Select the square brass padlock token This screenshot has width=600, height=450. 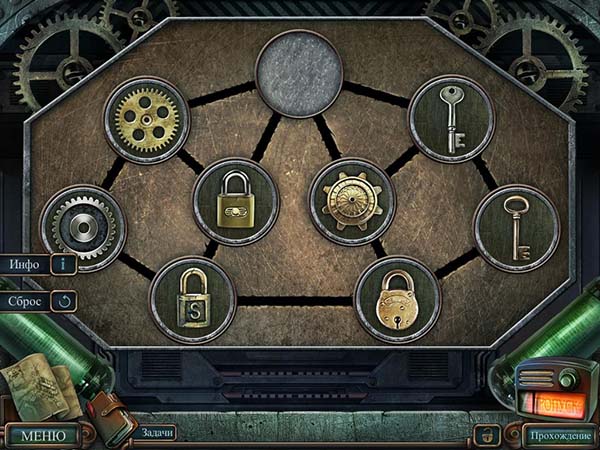click(236, 200)
